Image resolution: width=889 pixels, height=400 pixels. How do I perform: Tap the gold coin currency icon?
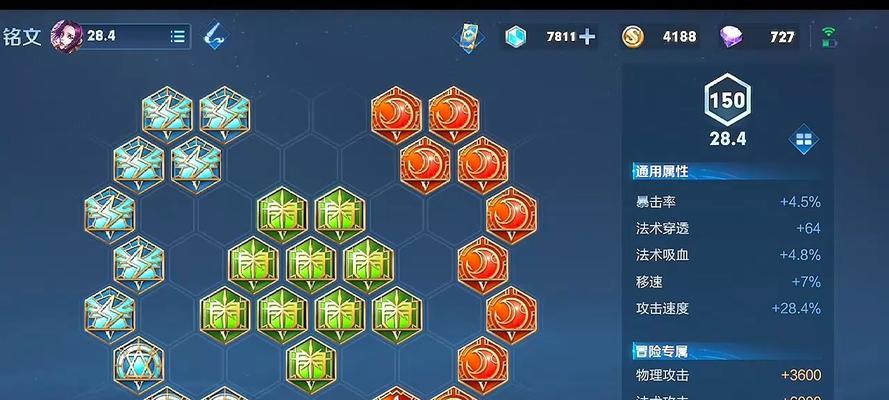[x=633, y=37]
